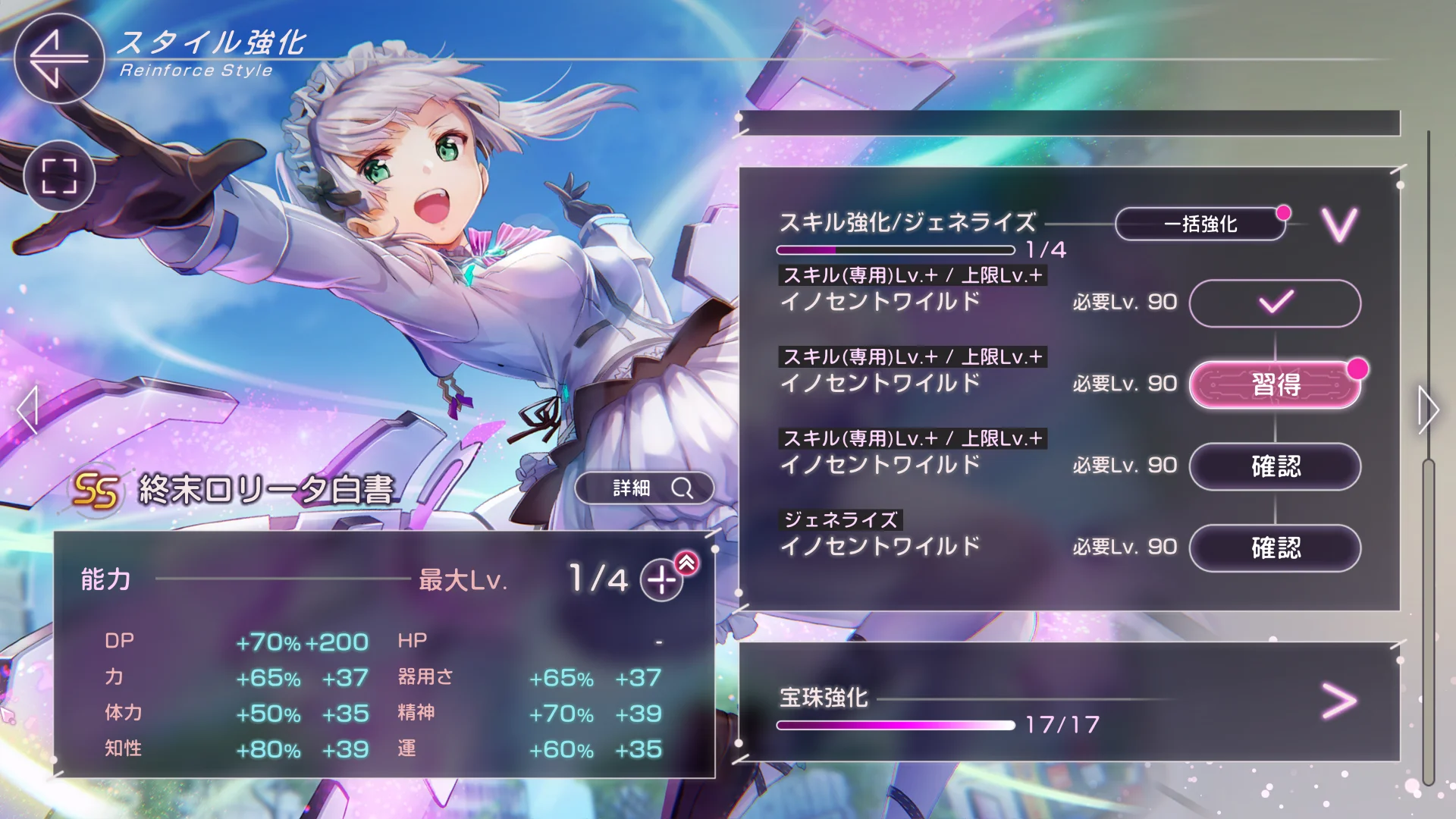The image size is (1456, 819).
Task: Collapse the skill enhancement section chevron
Action: 1339,224
